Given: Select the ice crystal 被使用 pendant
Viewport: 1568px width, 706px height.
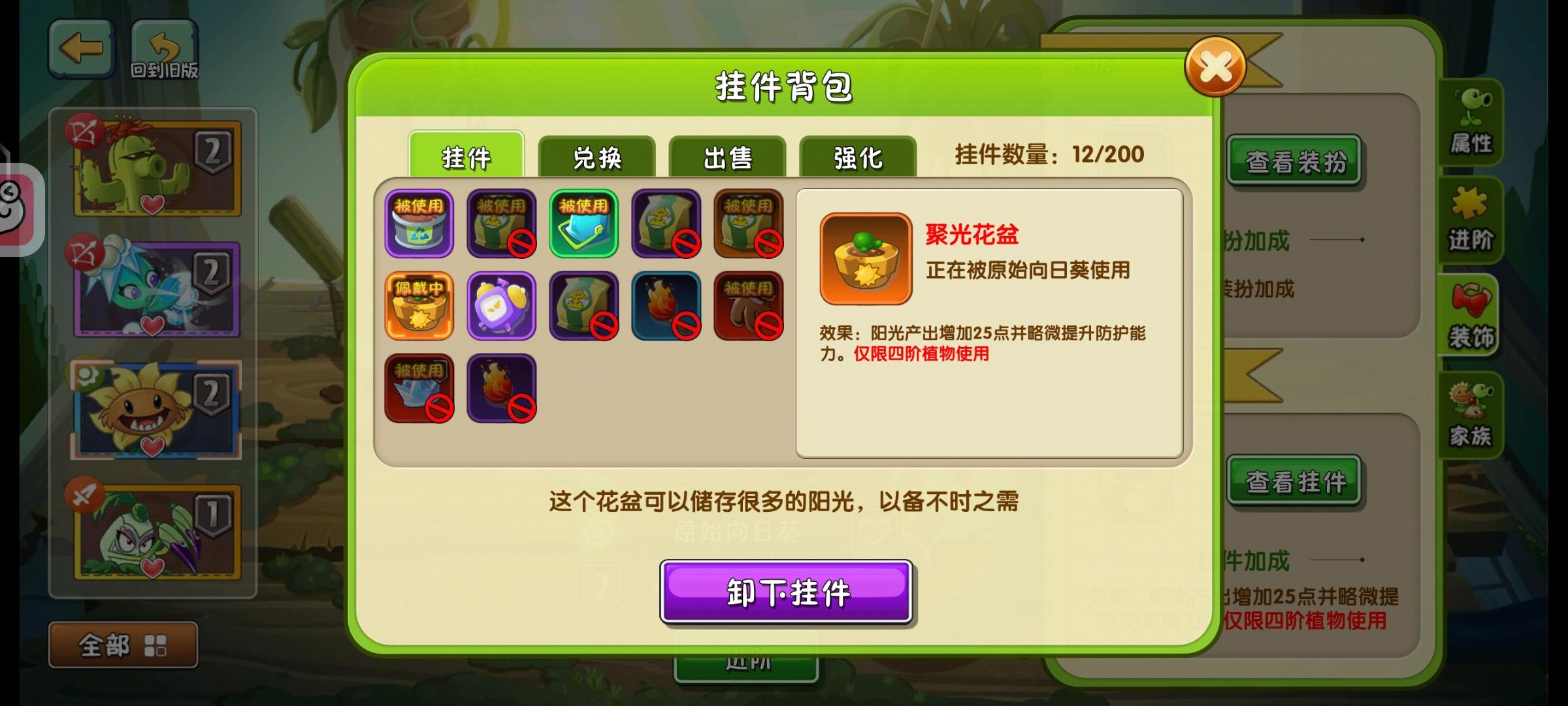Looking at the screenshot, I should point(419,387).
